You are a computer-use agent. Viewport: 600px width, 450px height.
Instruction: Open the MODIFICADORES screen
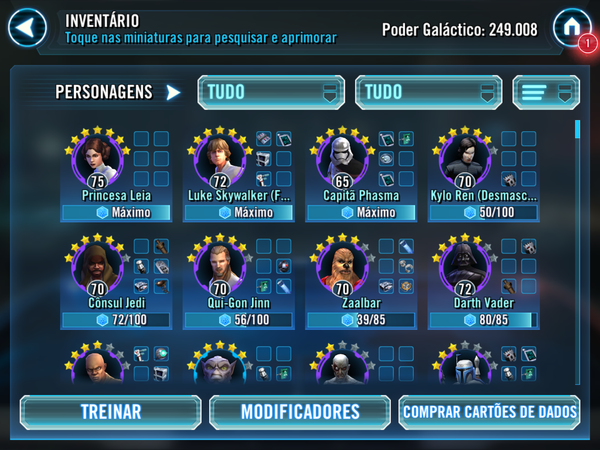[300, 411]
